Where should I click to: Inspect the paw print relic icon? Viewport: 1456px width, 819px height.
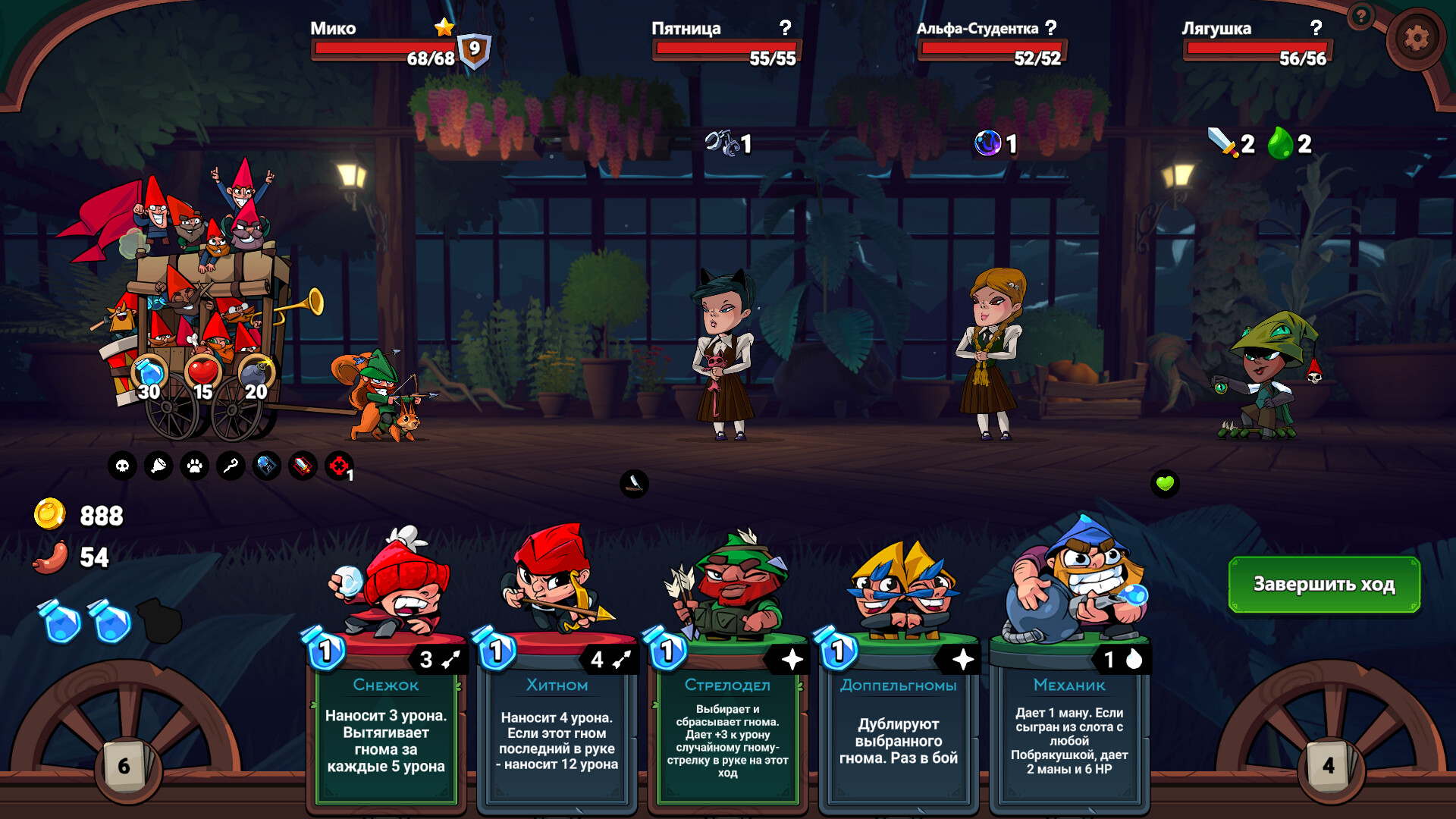[x=195, y=466]
